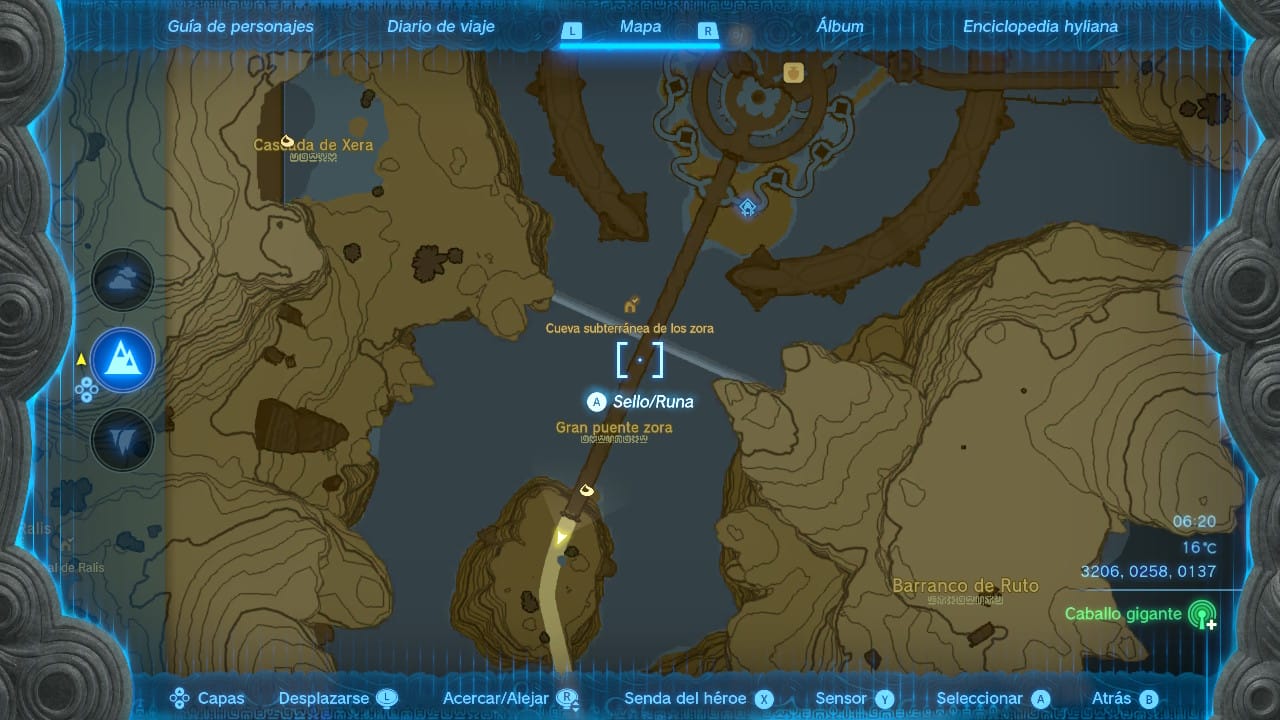Switch to the depths layer icon
This screenshot has height=720, width=1280.
click(x=123, y=440)
